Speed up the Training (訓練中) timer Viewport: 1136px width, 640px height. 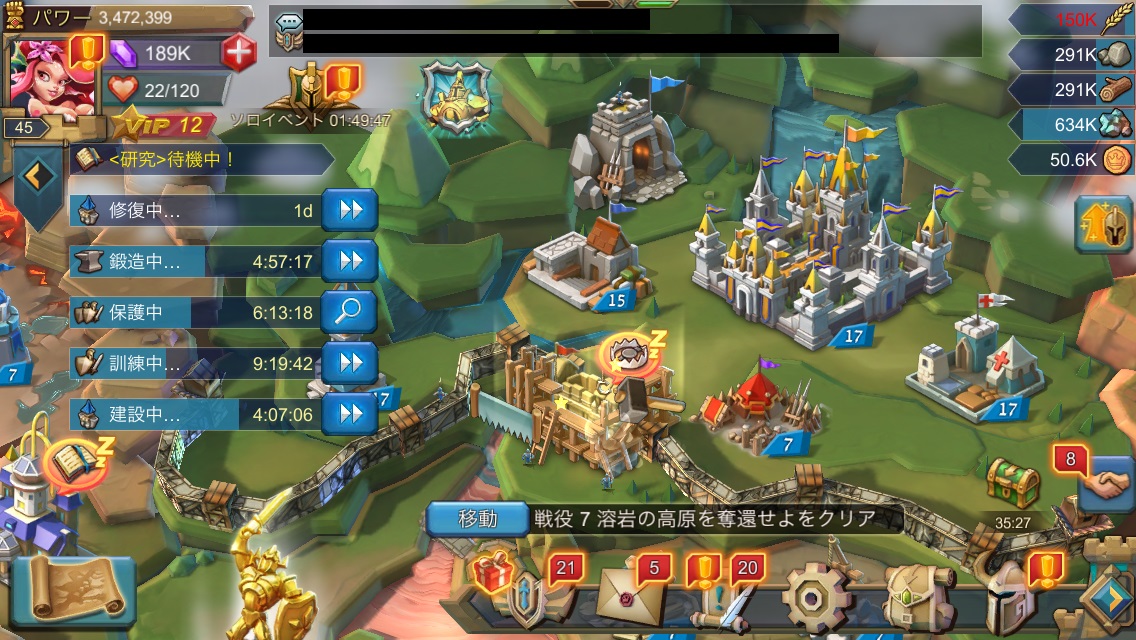tap(349, 363)
